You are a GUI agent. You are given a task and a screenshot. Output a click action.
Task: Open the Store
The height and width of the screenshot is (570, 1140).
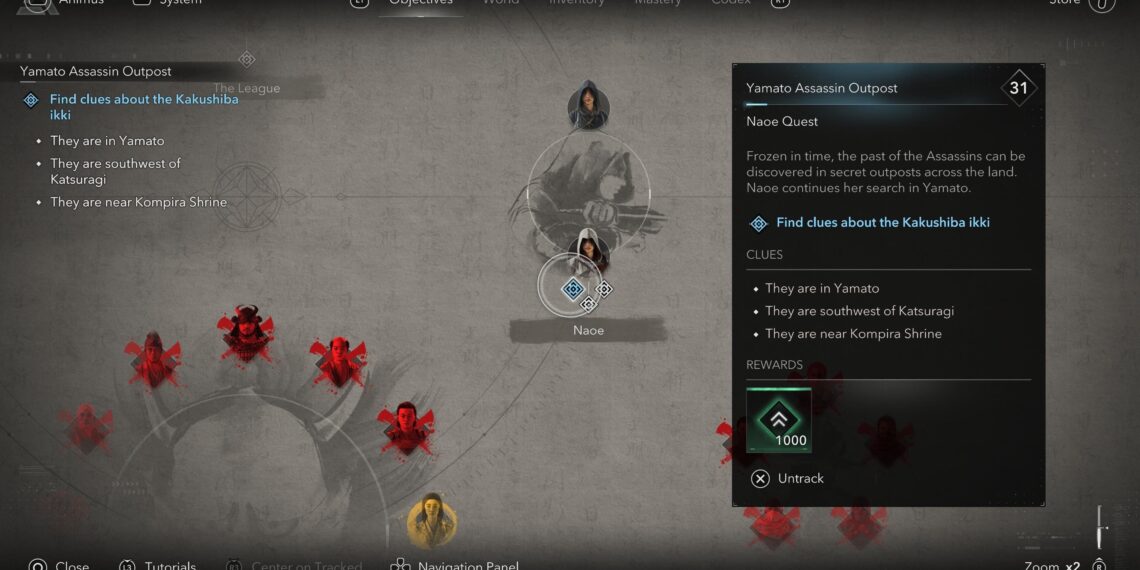tap(1064, 3)
